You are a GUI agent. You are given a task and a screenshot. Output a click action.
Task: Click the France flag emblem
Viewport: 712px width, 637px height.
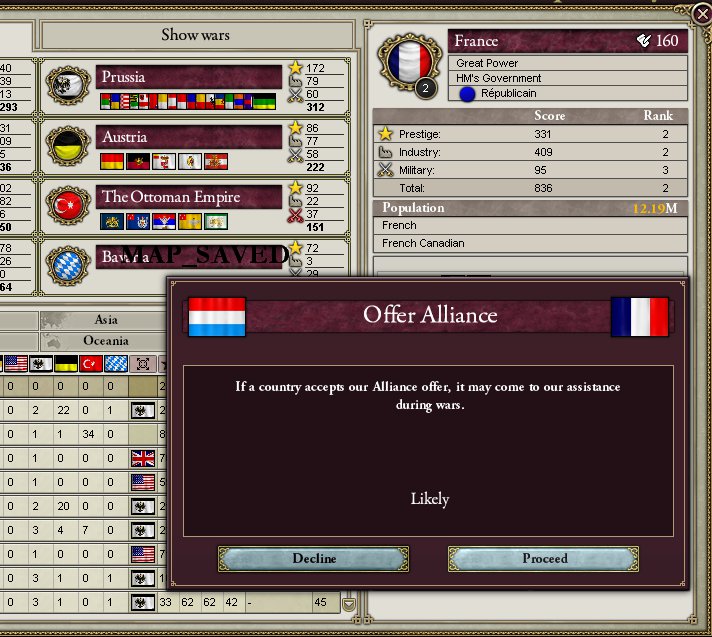pos(408,59)
